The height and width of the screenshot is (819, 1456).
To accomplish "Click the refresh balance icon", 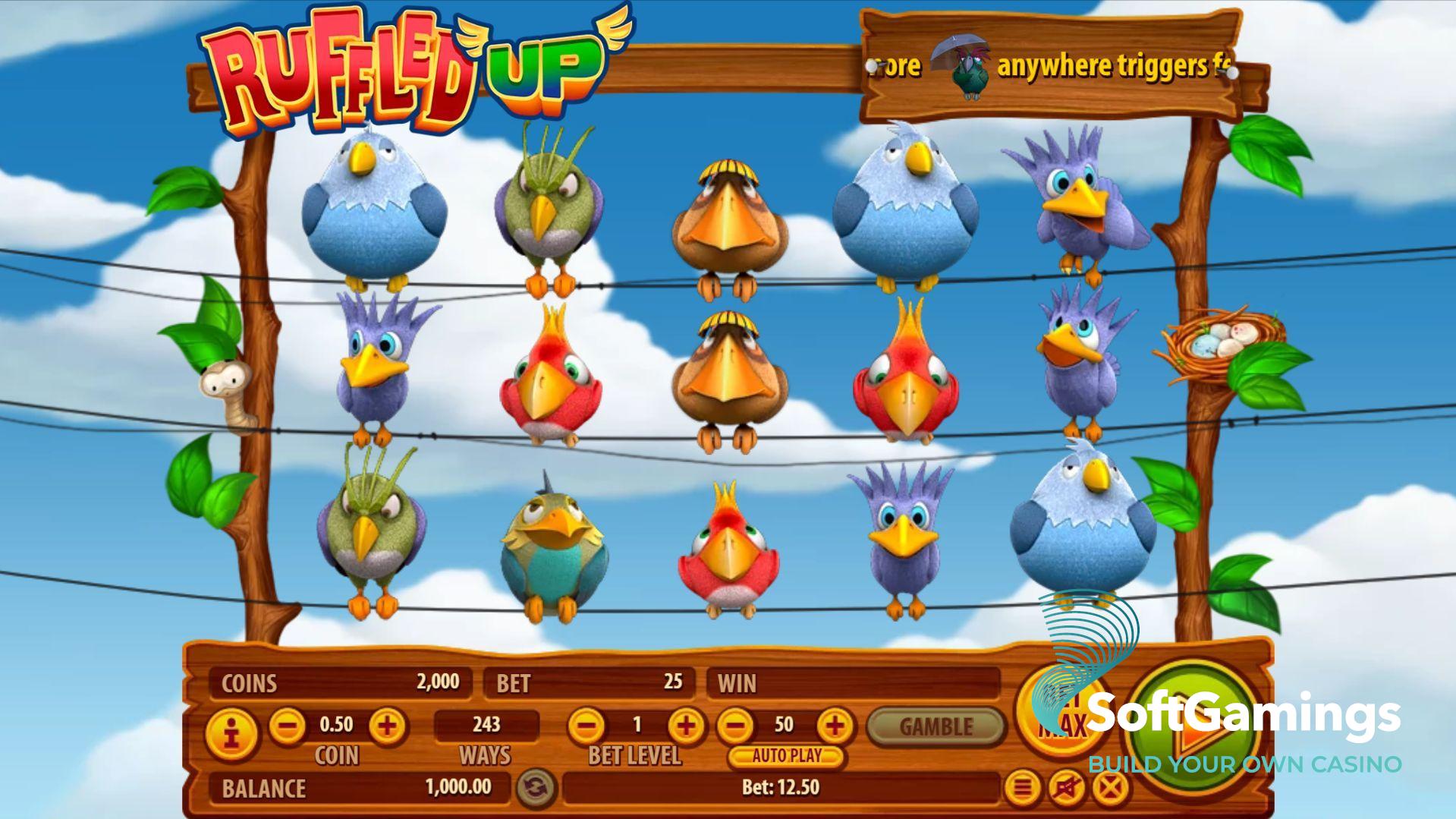I will point(536,788).
